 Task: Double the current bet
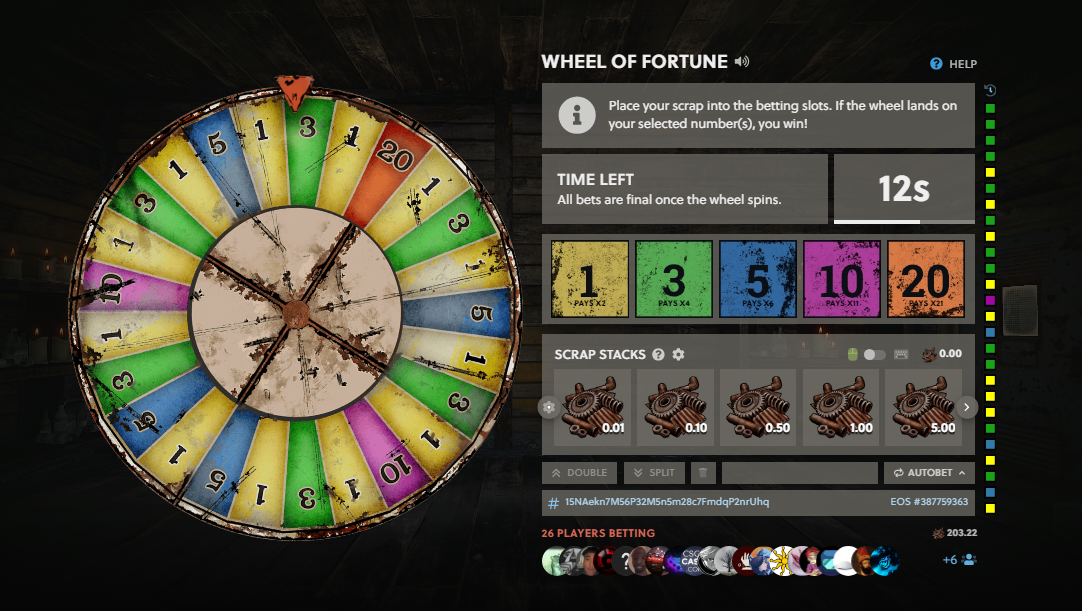tap(579, 472)
